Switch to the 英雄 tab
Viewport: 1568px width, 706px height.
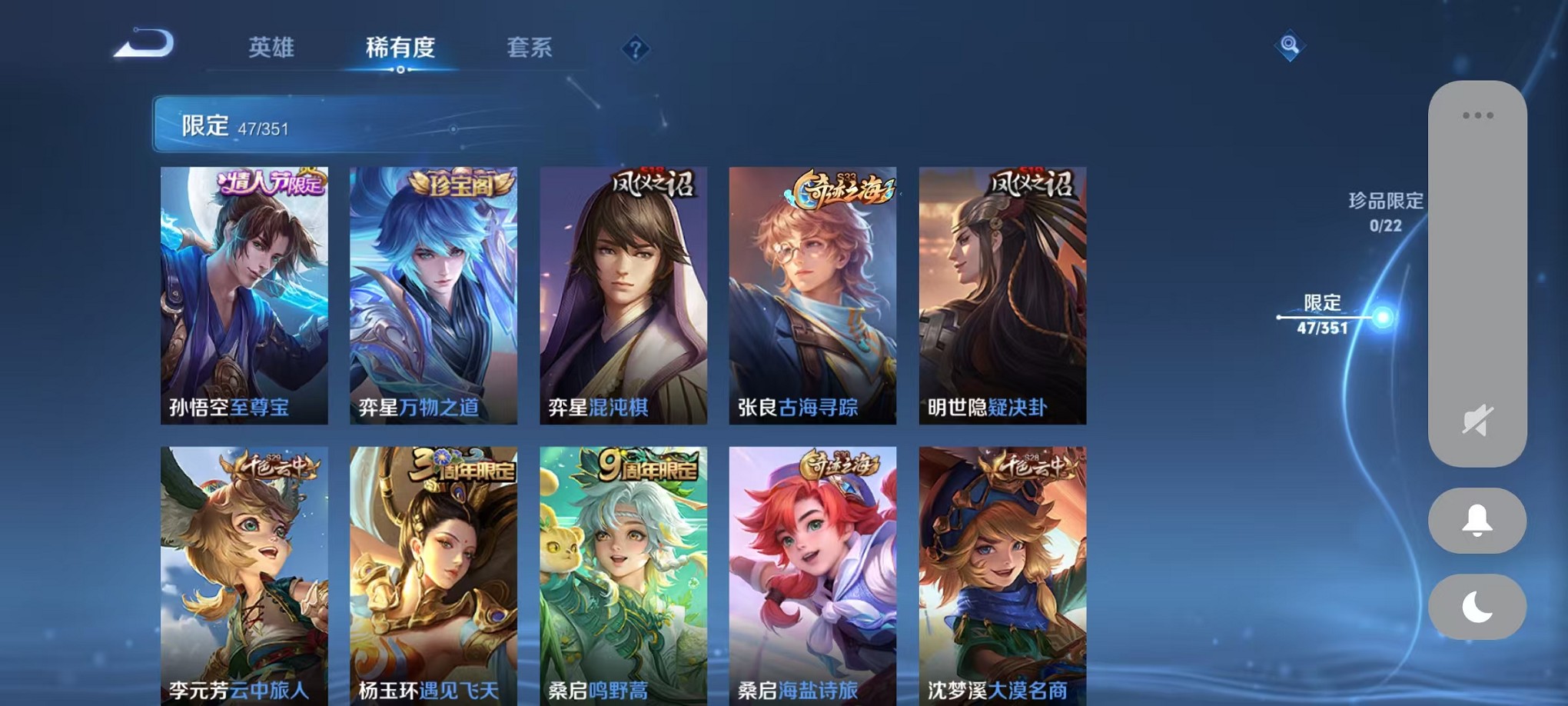pyautogui.click(x=272, y=48)
